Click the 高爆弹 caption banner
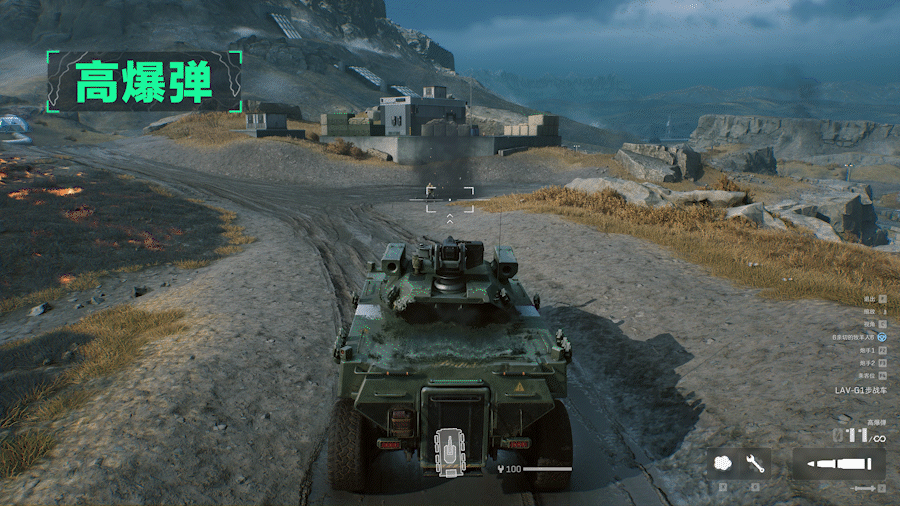This screenshot has height=506, width=900. [x=145, y=81]
